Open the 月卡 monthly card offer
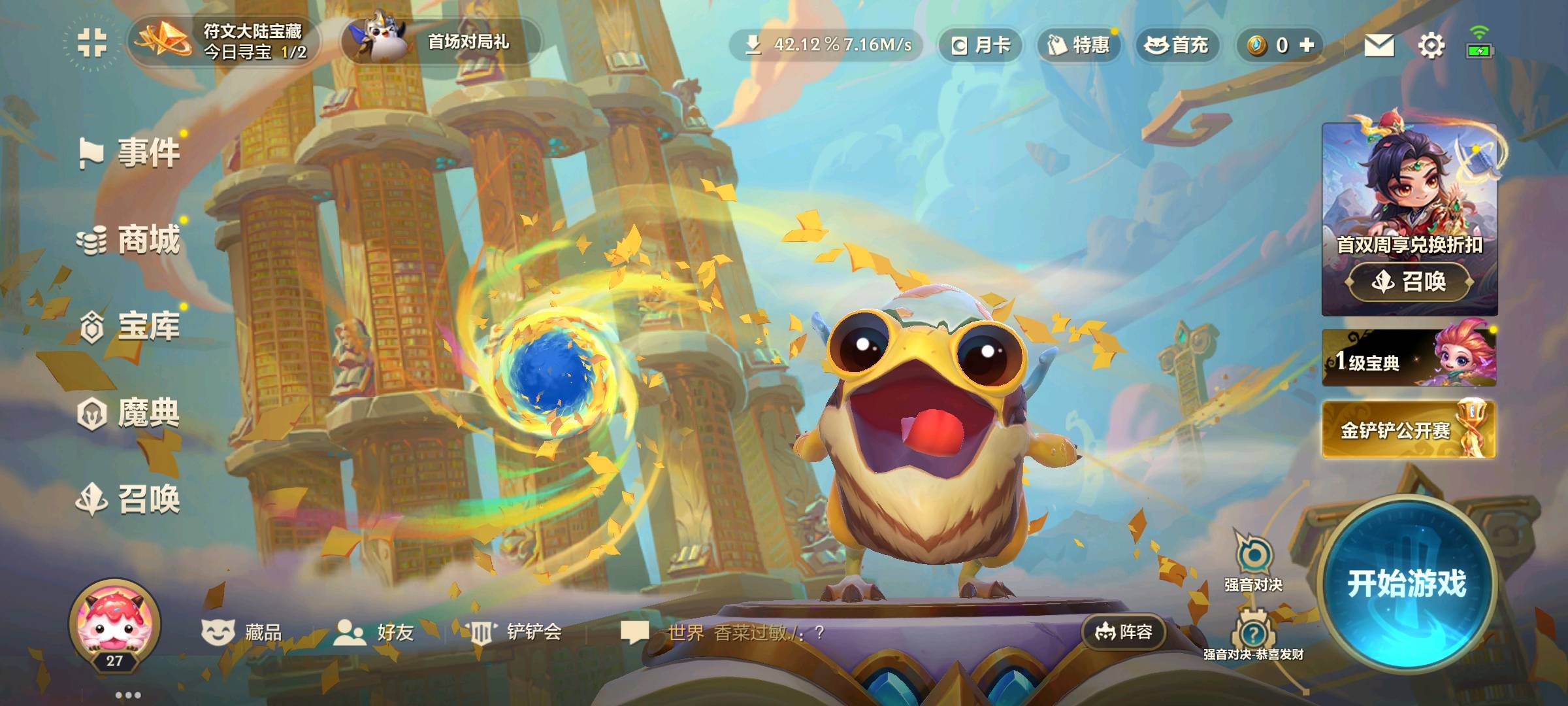 point(981,45)
